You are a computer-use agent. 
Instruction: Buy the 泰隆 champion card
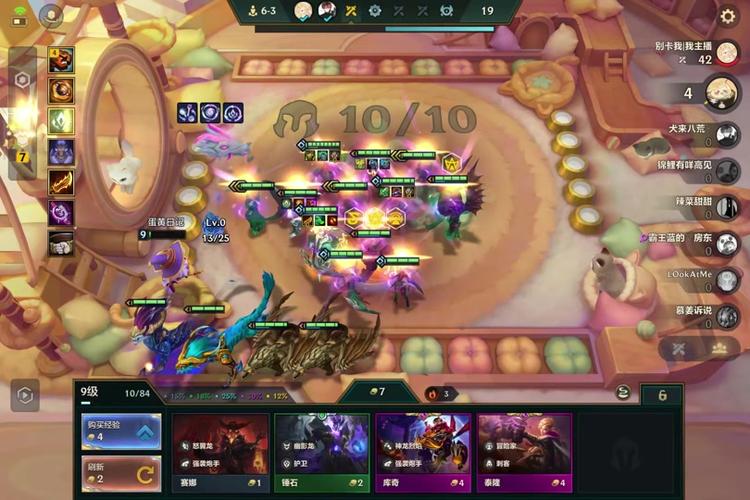pos(524,450)
